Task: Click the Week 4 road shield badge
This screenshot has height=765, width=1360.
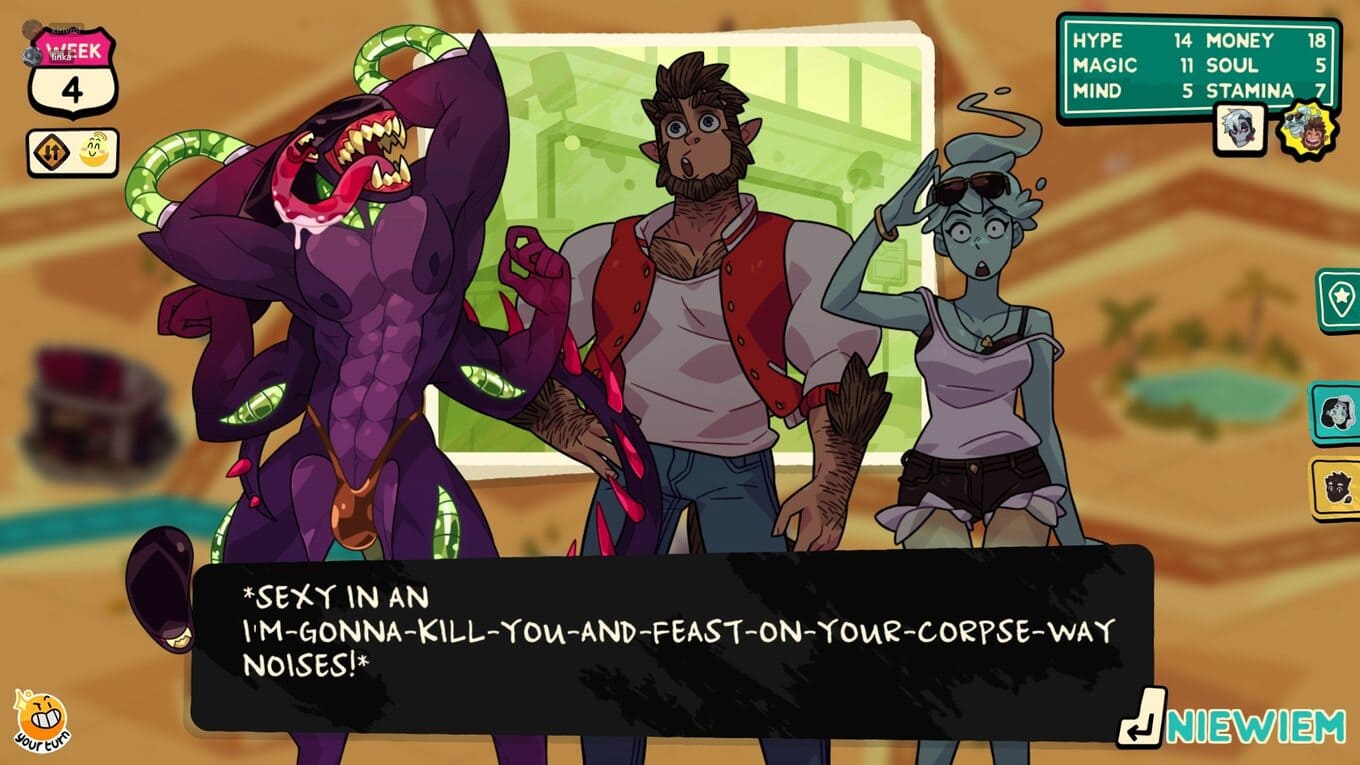Action: coord(73,73)
